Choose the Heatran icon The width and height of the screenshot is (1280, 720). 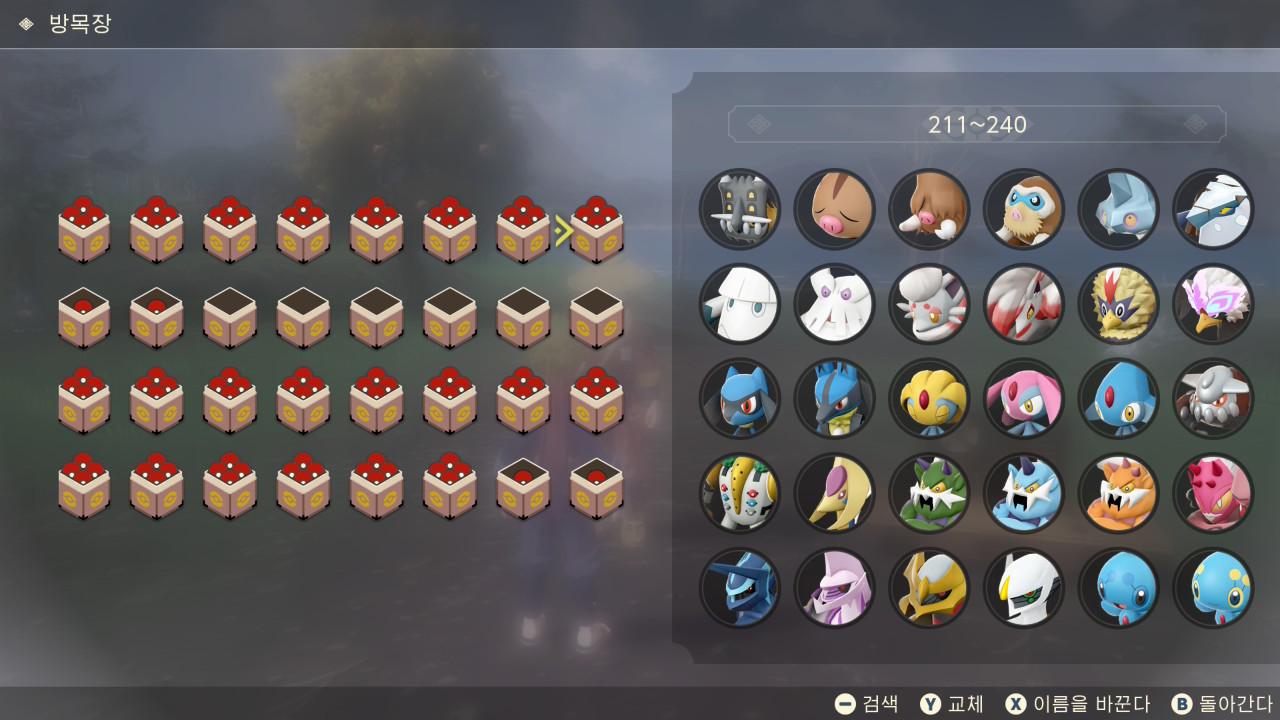tap(1213, 399)
